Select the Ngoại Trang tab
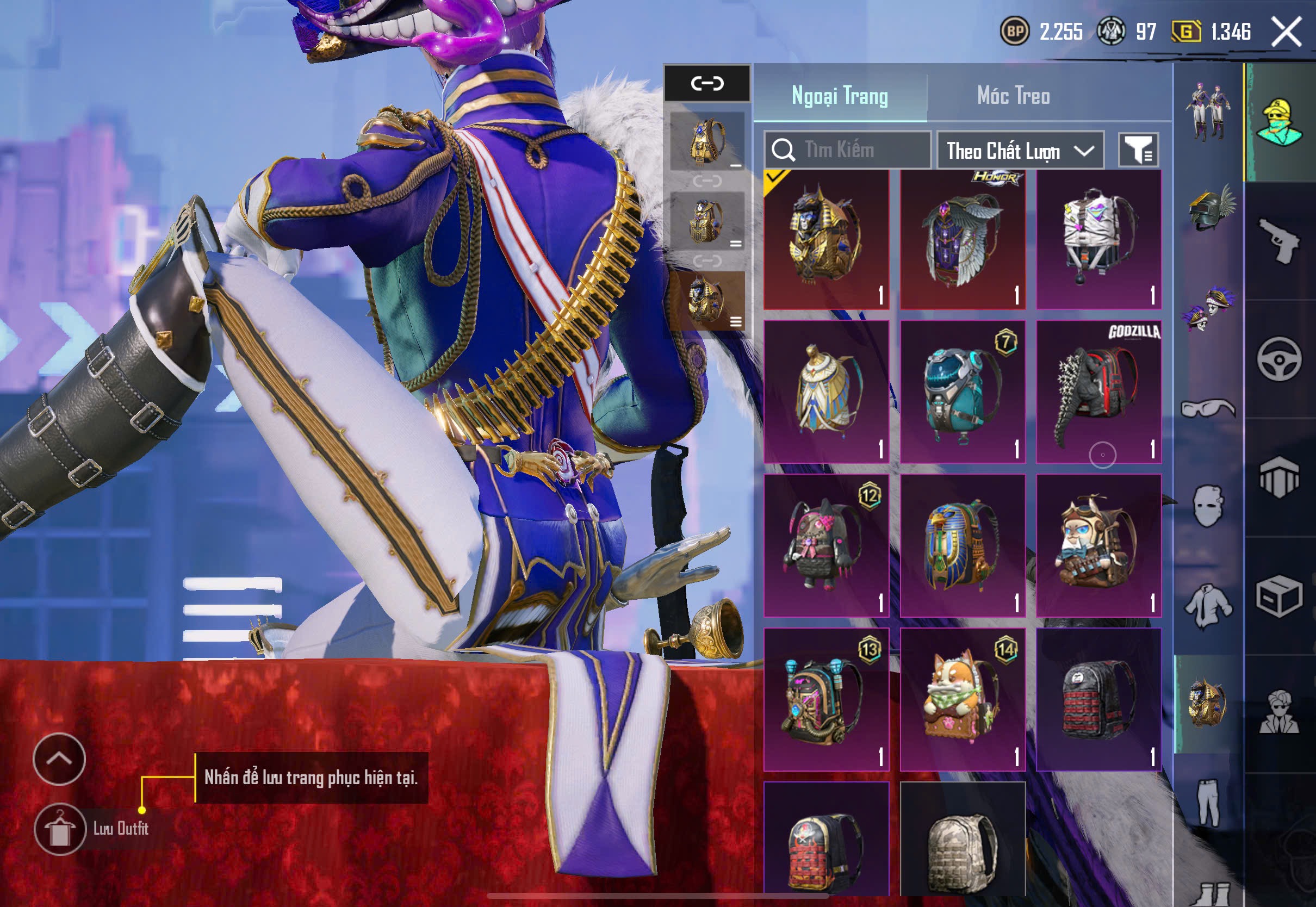Screen dimensions: 1316x907 coord(840,96)
